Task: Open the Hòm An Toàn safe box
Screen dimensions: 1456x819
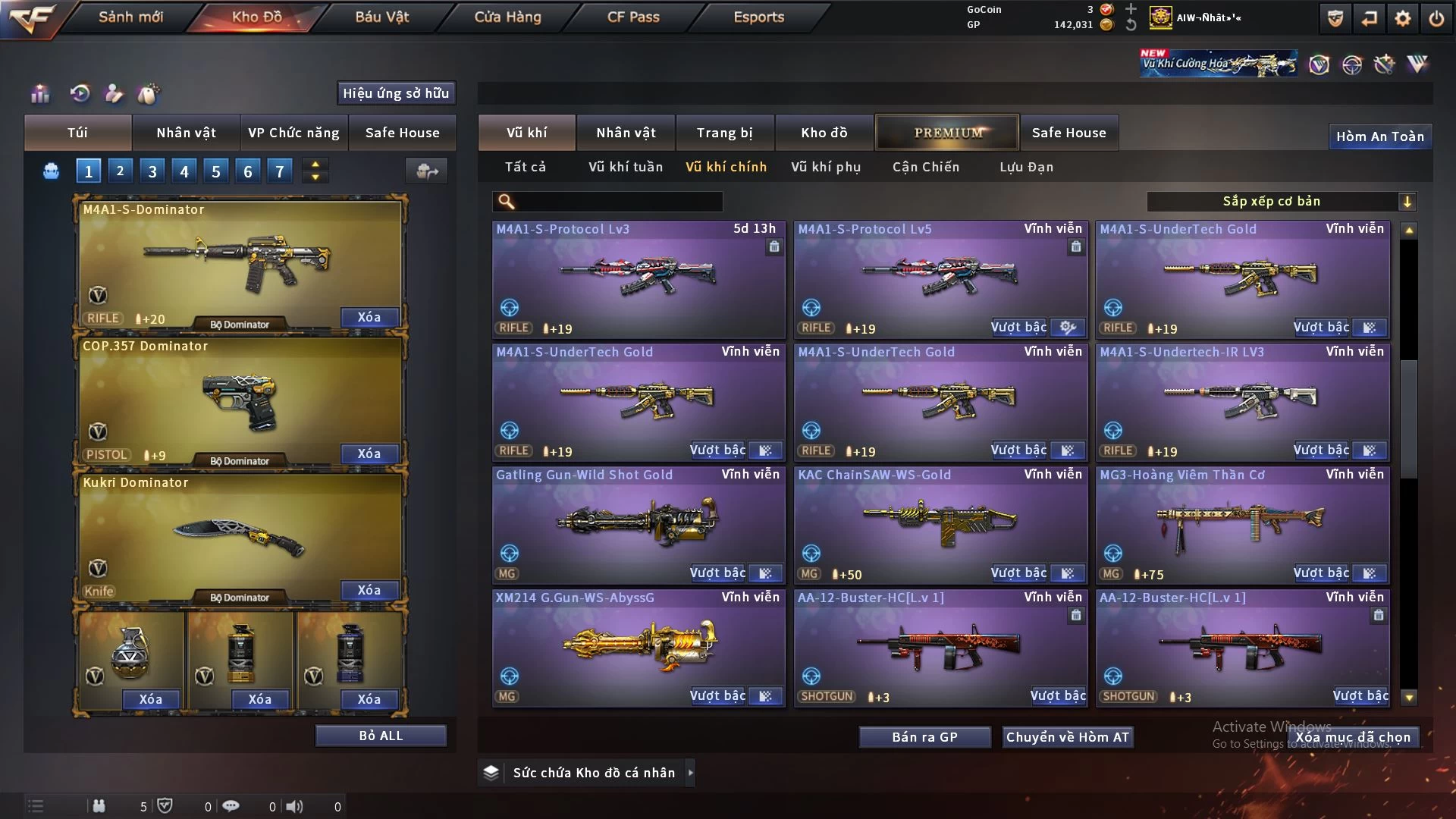Action: 1379,136
